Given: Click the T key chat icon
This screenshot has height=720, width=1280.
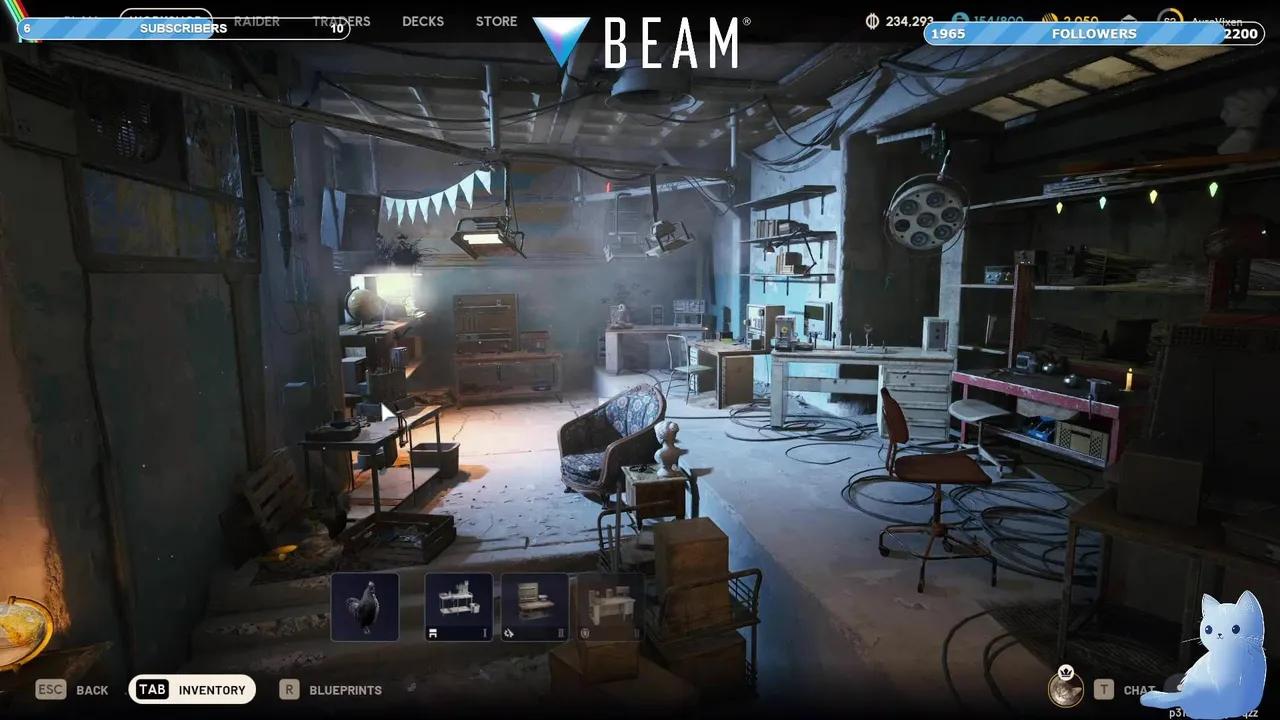Looking at the screenshot, I should [x=1104, y=689].
